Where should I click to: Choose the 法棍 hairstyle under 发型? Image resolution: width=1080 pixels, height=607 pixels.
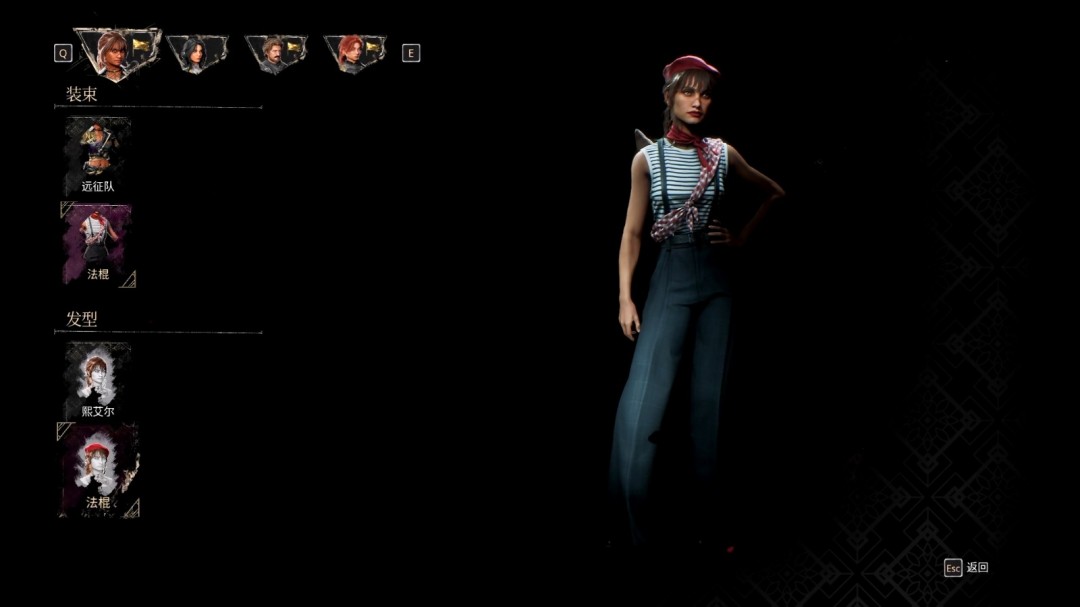98,469
